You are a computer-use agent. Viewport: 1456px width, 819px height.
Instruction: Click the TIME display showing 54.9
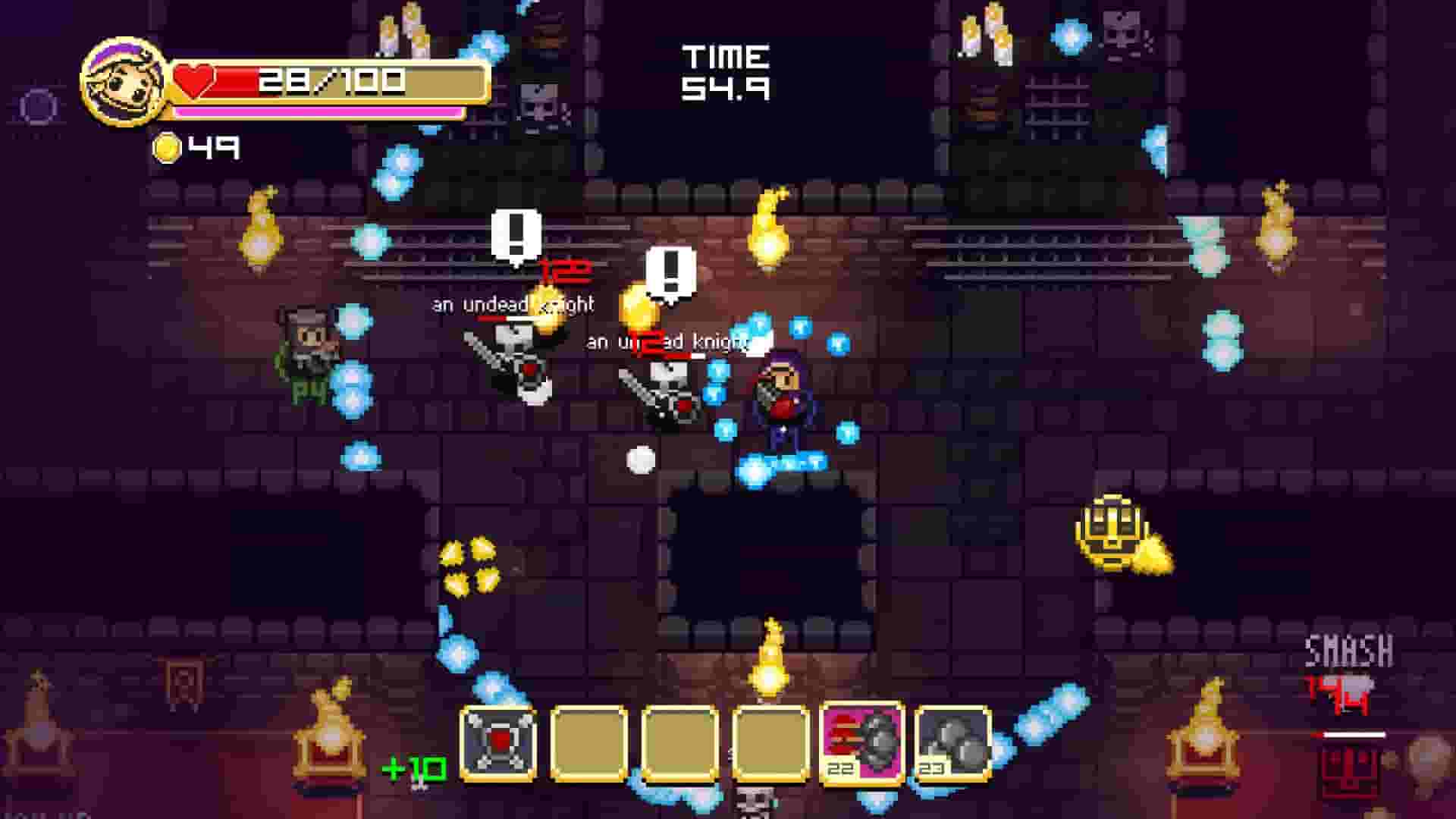724,72
